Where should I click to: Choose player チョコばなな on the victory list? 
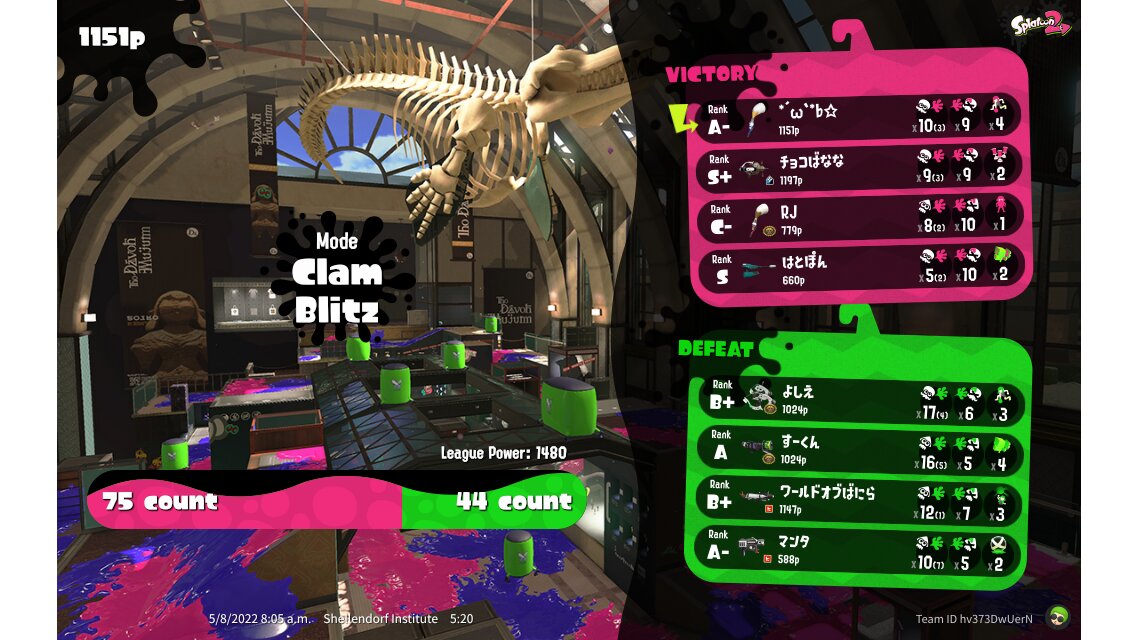(x=860, y=168)
